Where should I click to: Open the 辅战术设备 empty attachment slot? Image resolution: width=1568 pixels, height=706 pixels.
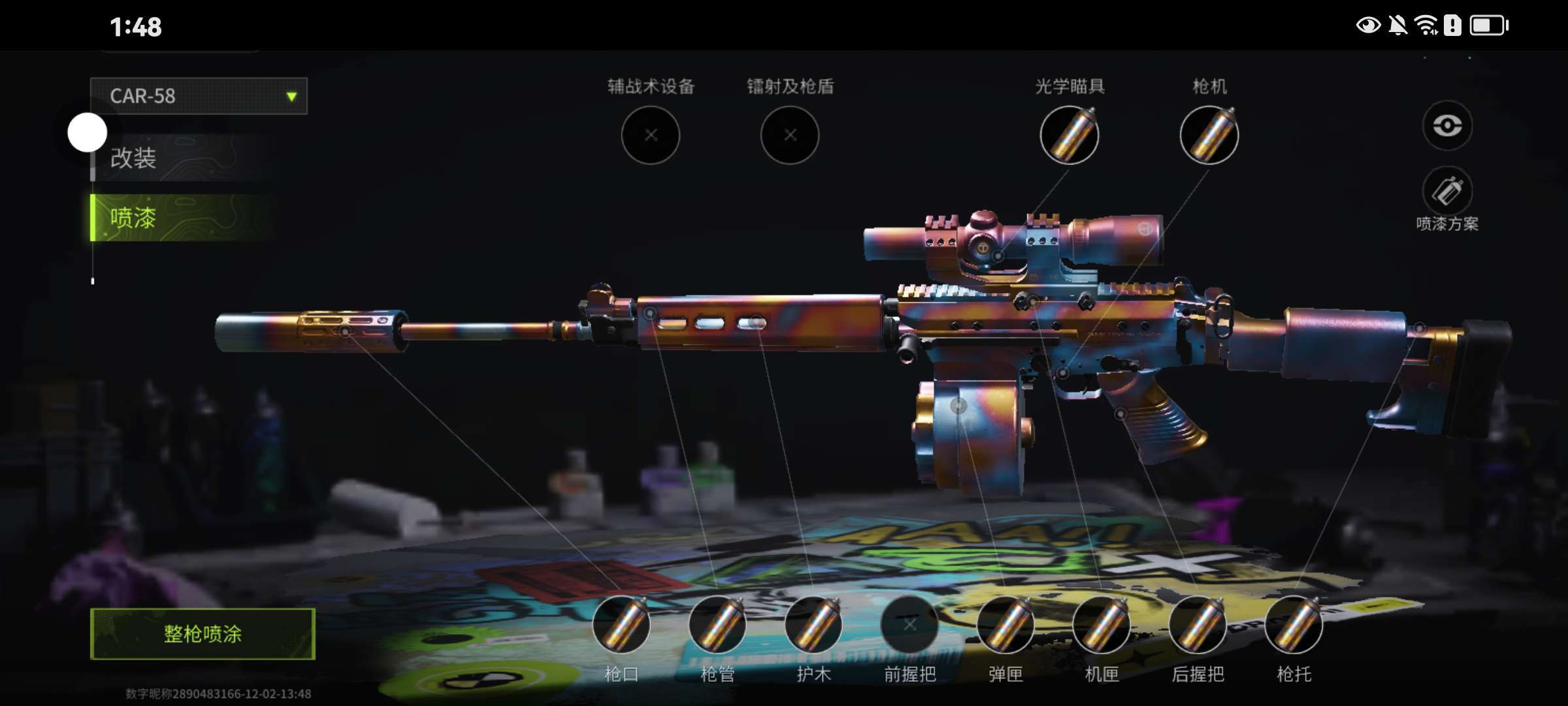pos(650,135)
